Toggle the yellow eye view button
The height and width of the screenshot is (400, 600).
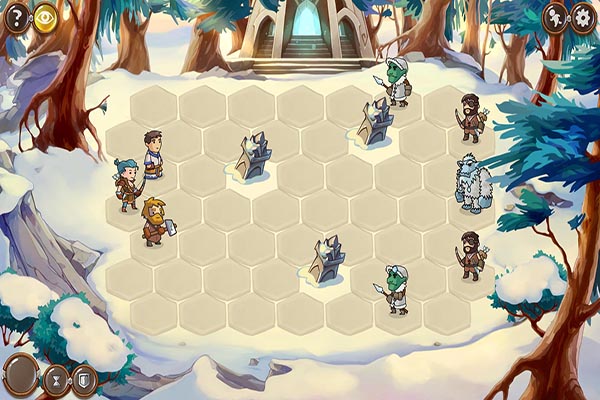coord(45,16)
